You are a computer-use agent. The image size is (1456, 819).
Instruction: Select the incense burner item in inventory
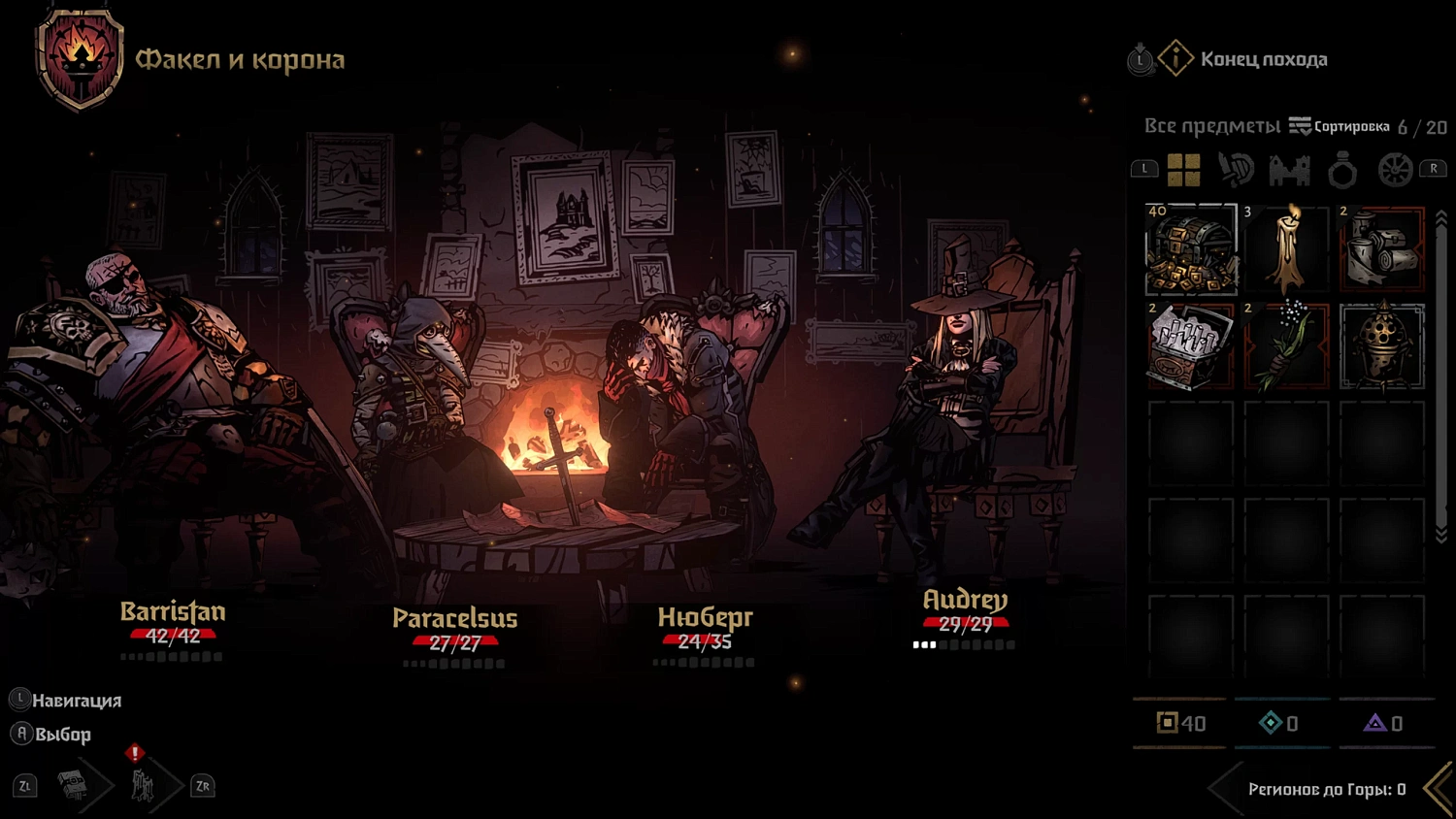point(1382,344)
